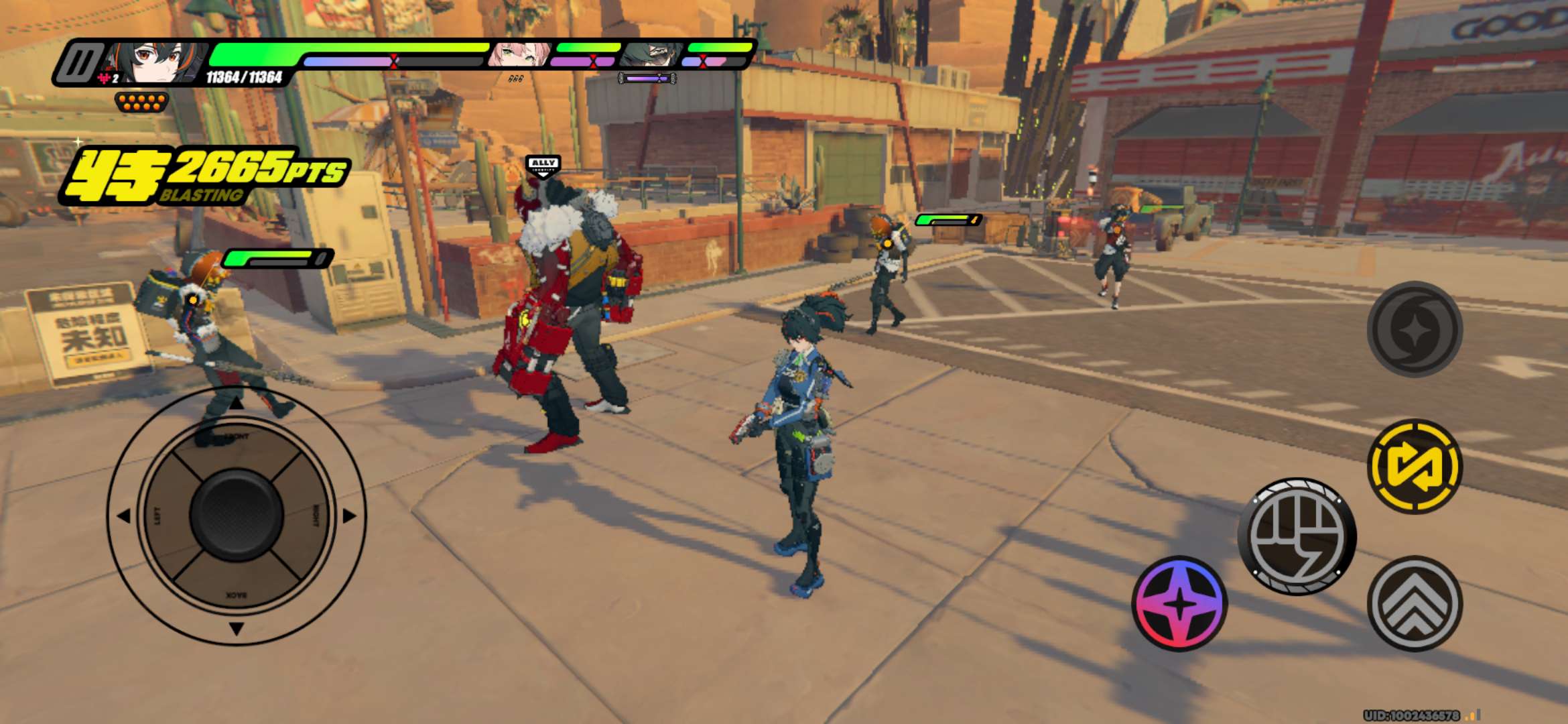Viewport: 1568px width, 724px height.
Task: Tap the yellow character switch button
Action: [x=1415, y=467]
